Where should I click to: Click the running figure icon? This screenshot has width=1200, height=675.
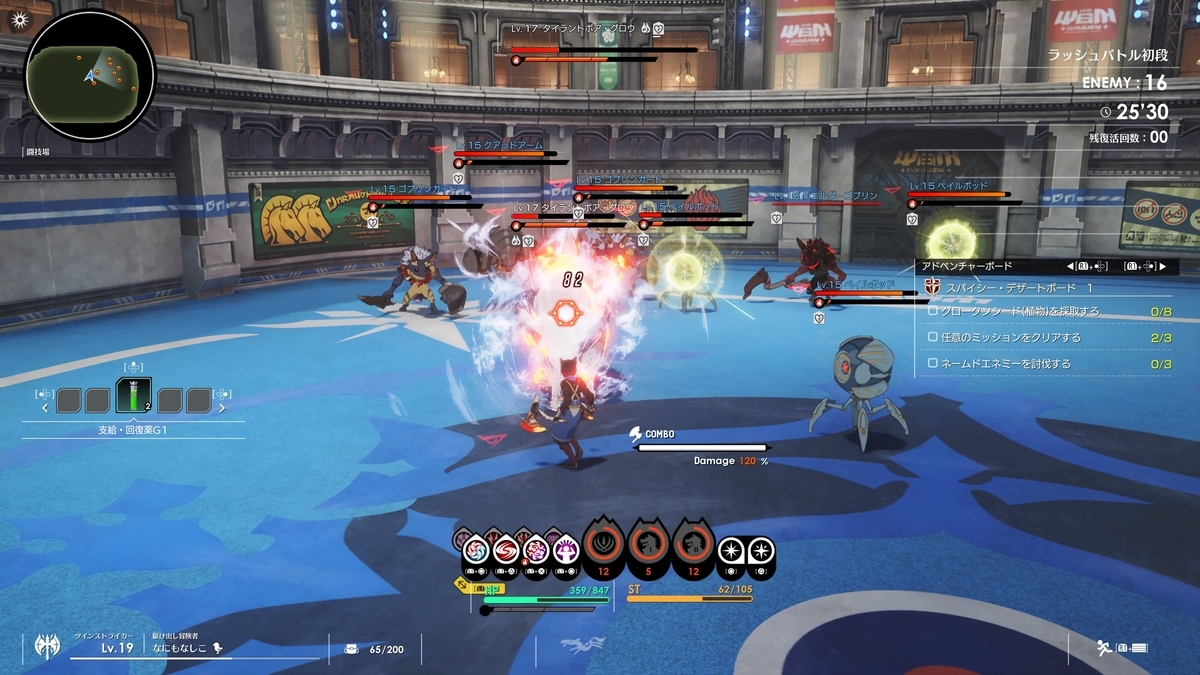click(1104, 648)
